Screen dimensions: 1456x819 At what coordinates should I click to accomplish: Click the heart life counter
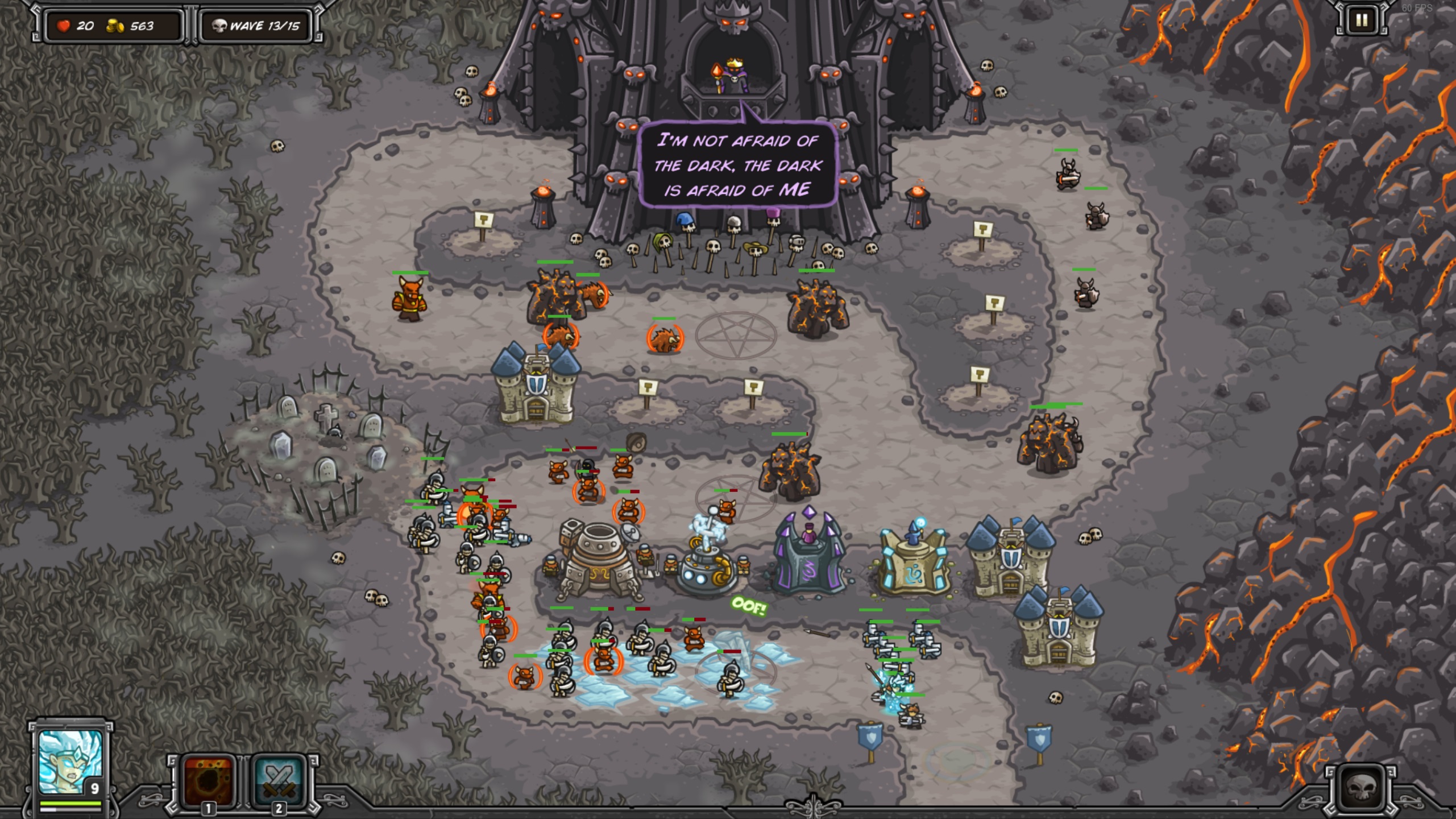[64, 24]
